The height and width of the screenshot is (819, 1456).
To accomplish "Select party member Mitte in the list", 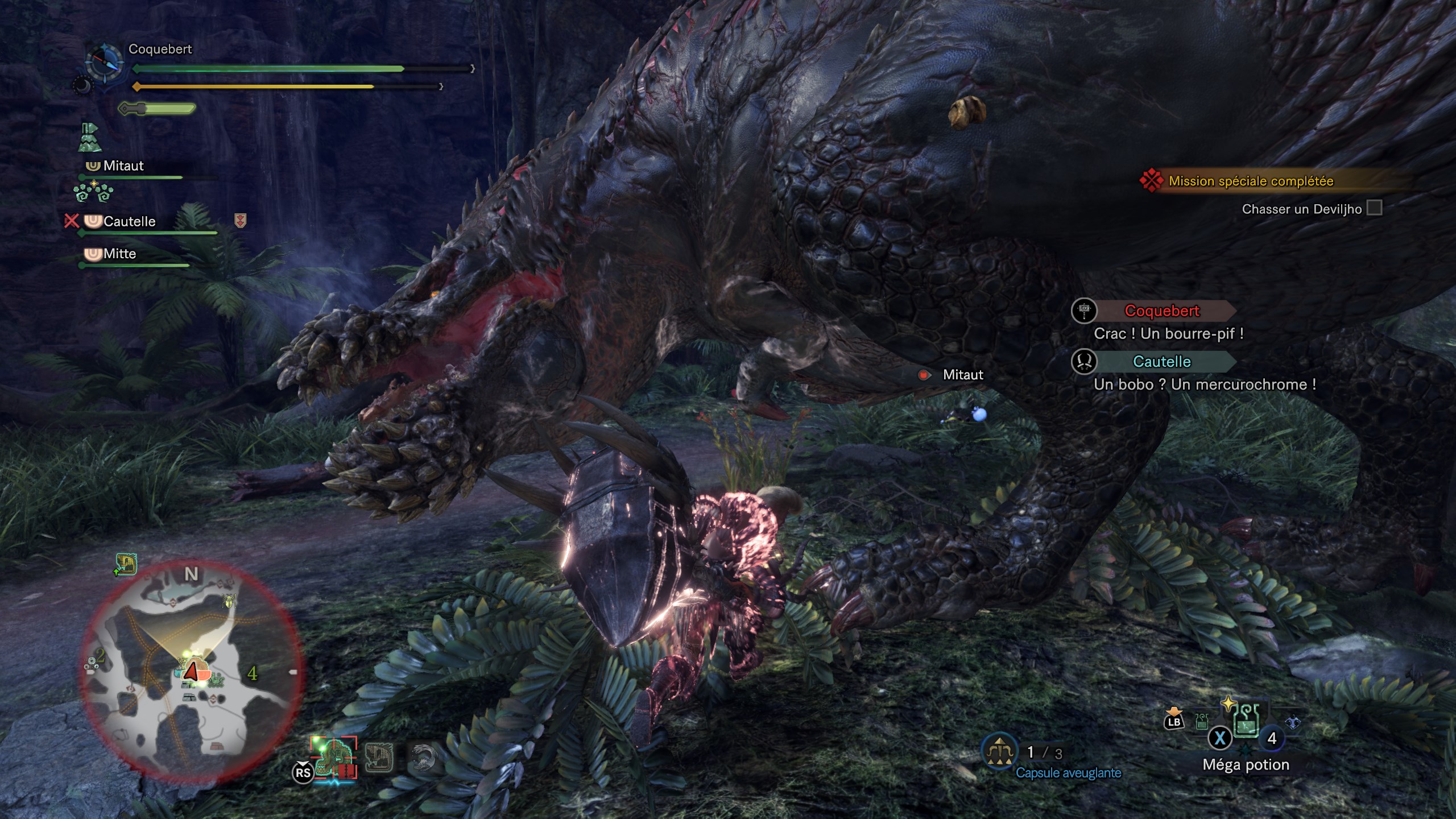I will [119, 254].
